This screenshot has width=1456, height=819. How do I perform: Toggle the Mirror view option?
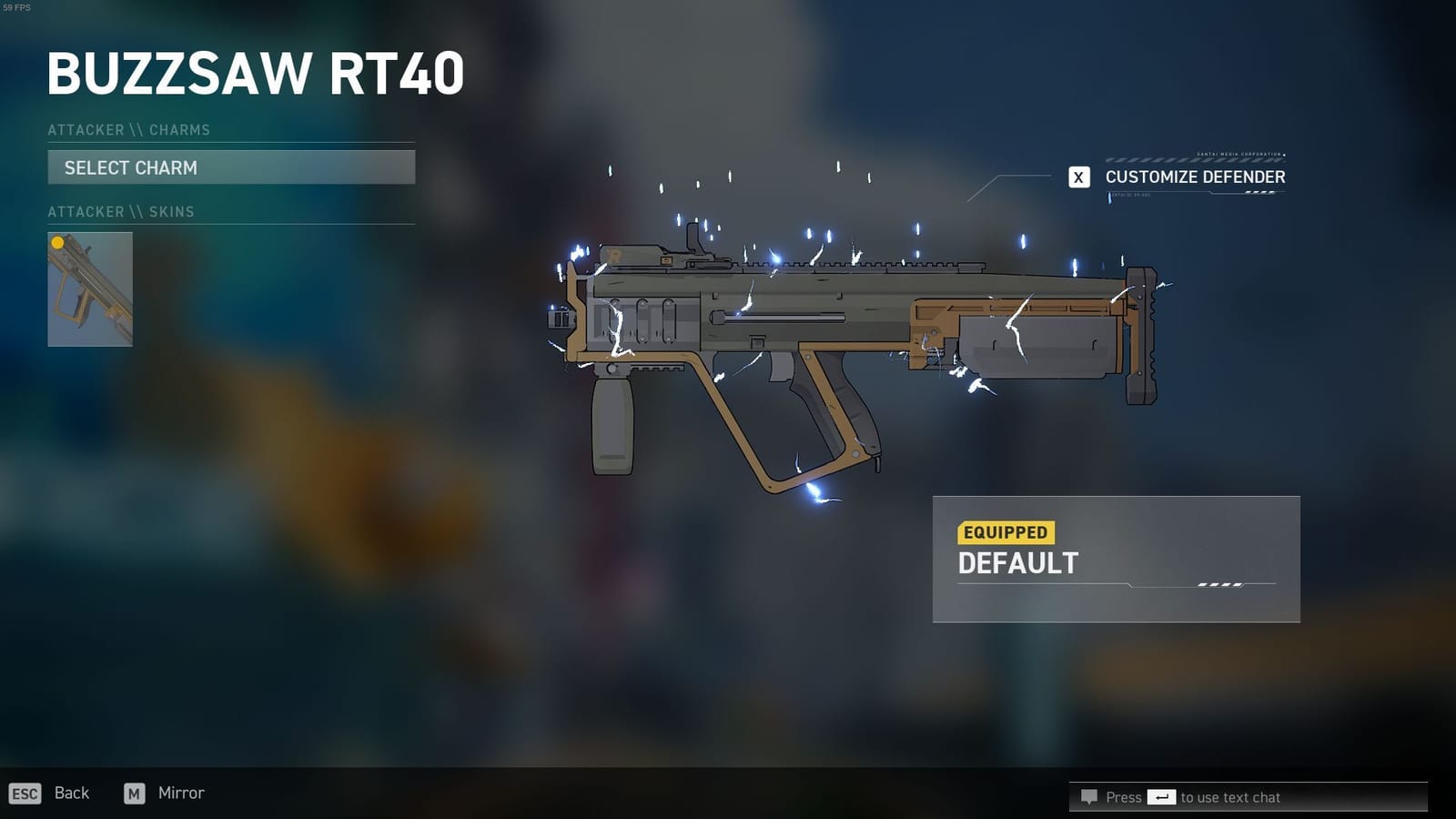pyautogui.click(x=179, y=793)
